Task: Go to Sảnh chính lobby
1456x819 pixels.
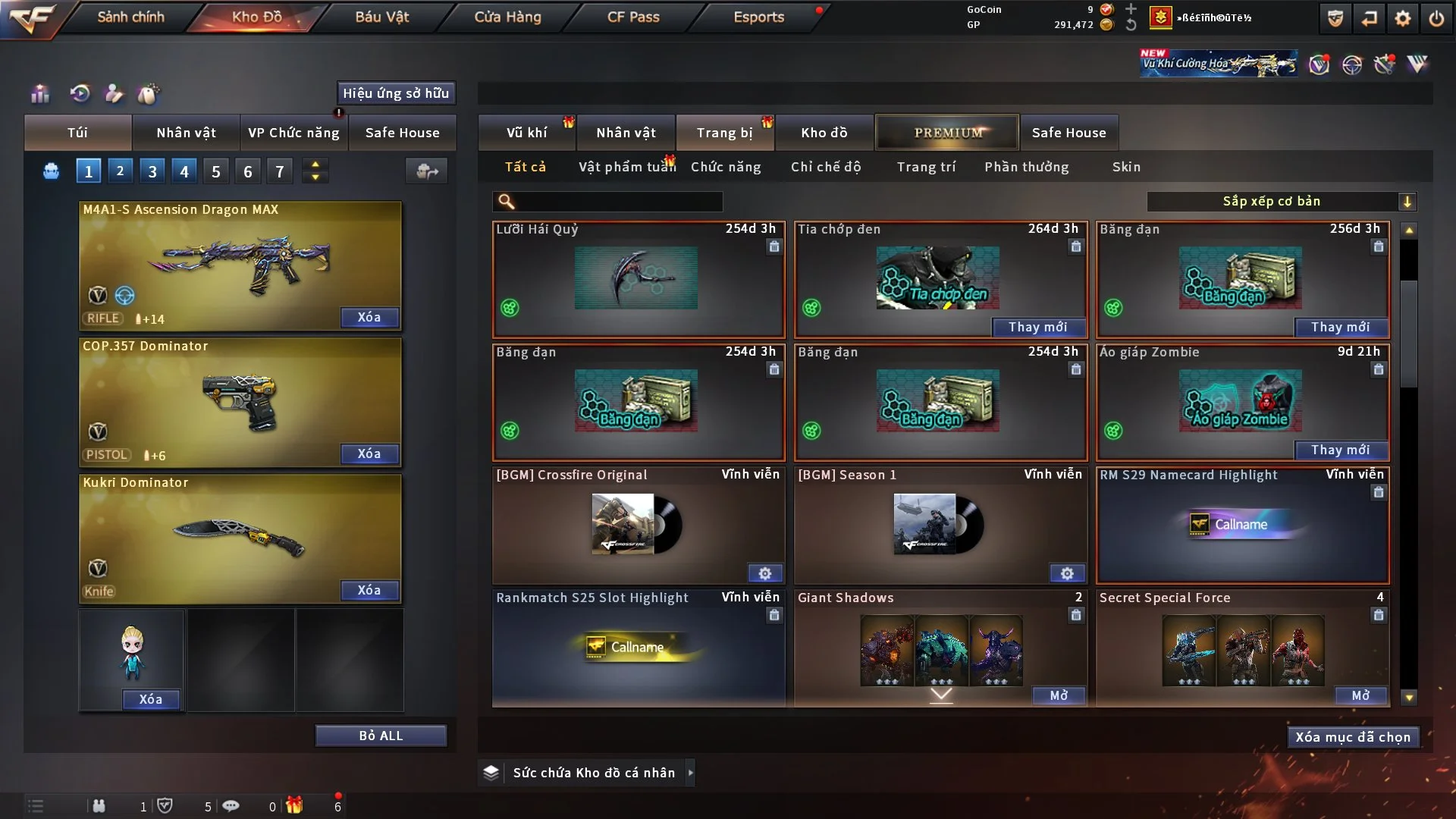Action: [130, 17]
